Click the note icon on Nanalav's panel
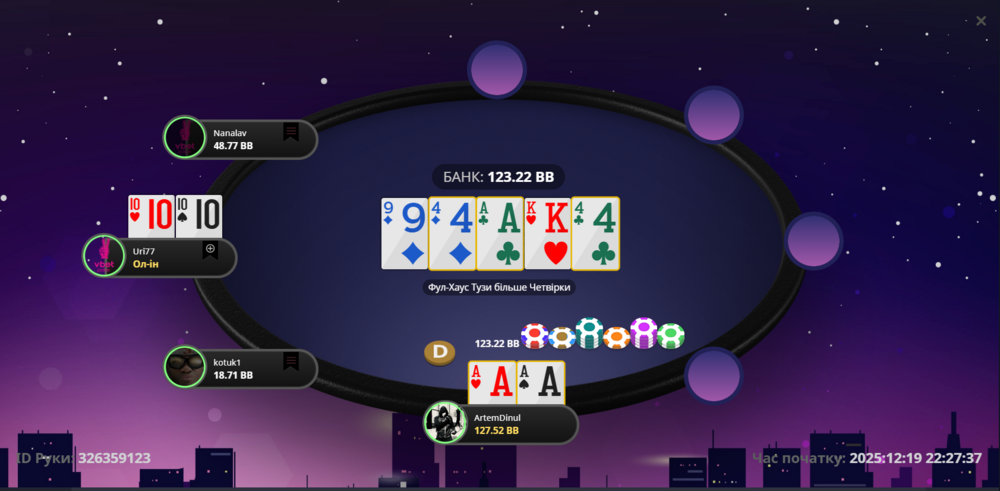The height and width of the screenshot is (491, 1000). coord(291,131)
